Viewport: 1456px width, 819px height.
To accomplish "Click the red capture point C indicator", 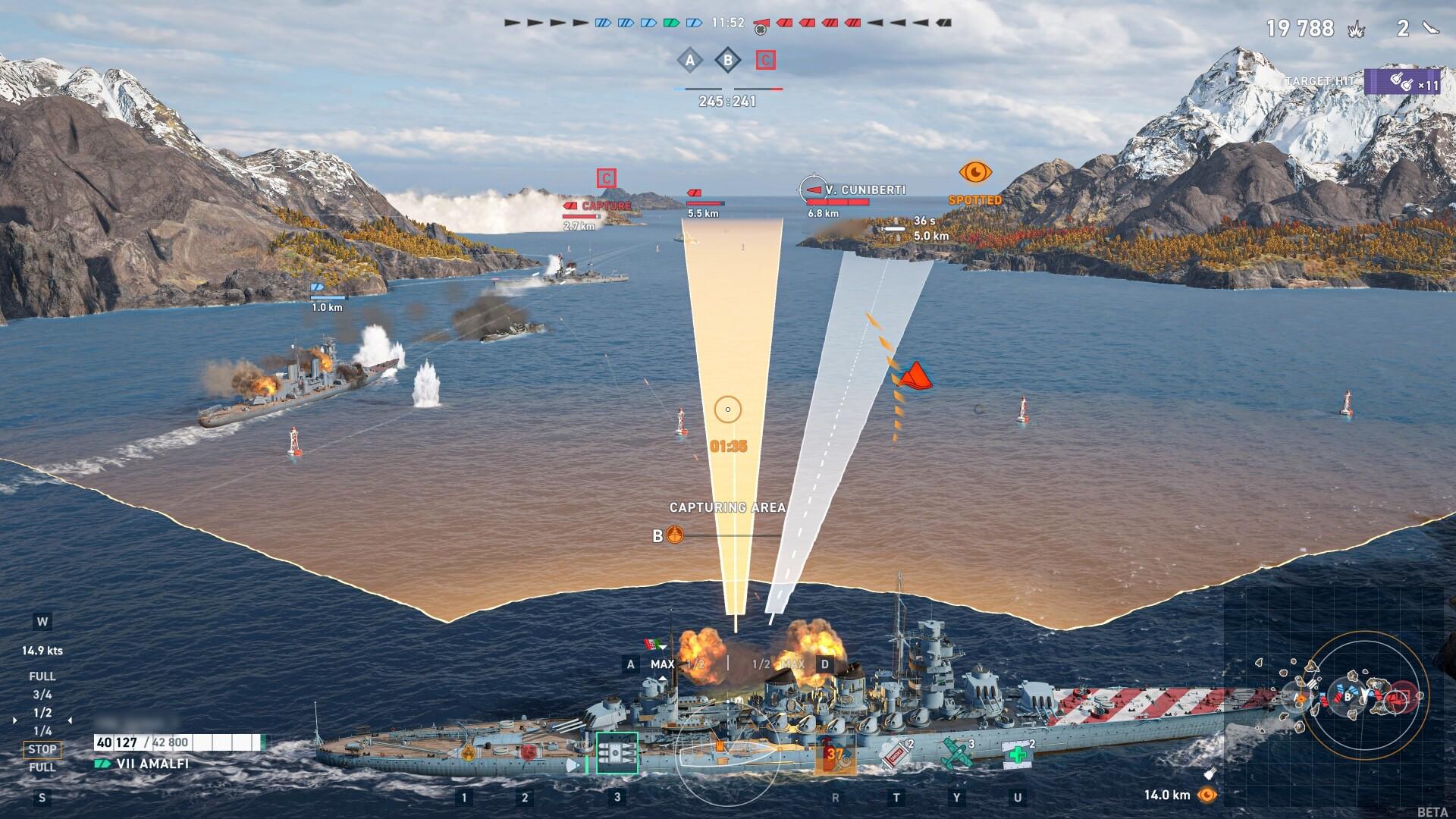I will pos(765,60).
